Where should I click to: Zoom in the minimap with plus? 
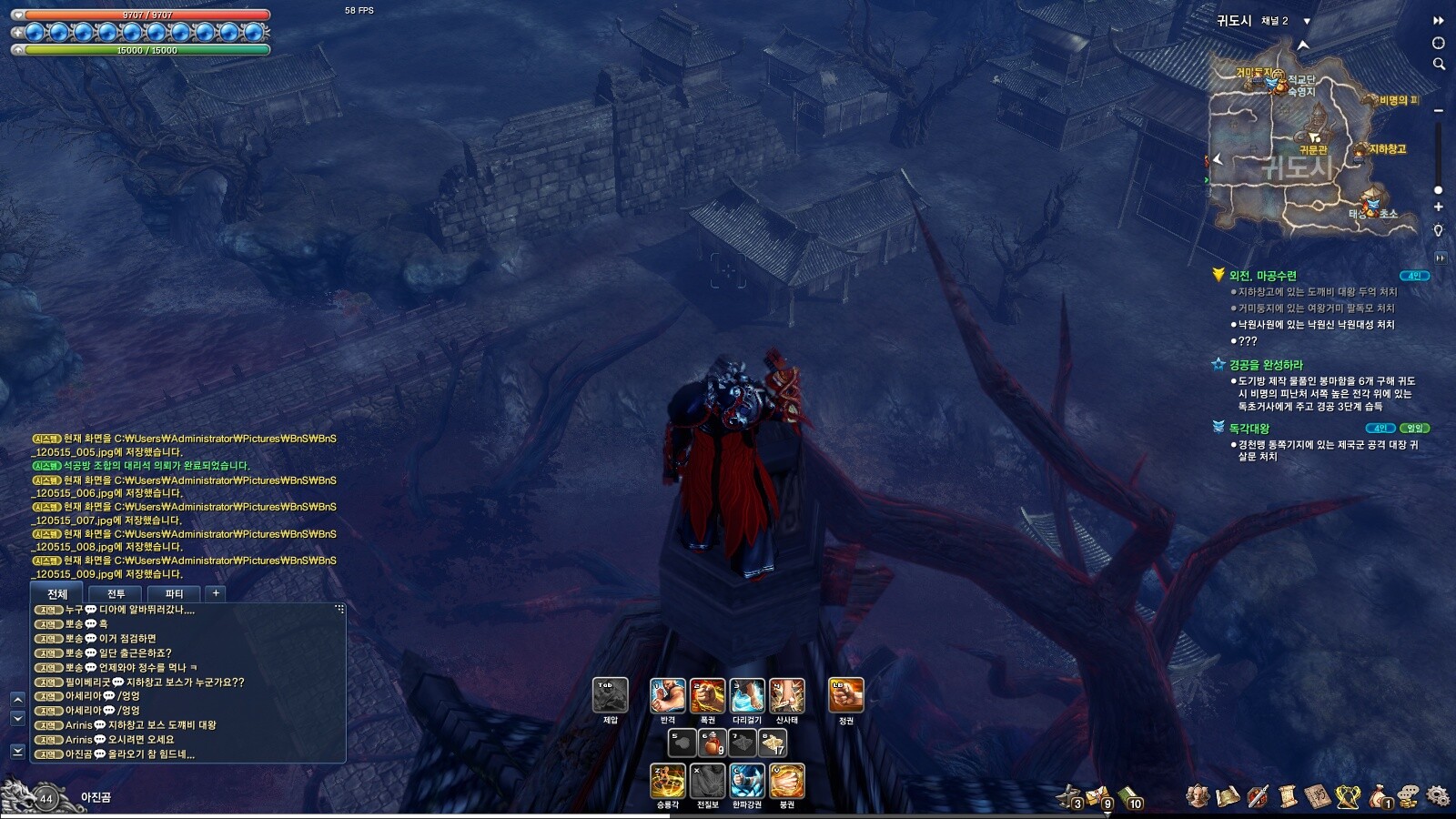coord(1439,207)
